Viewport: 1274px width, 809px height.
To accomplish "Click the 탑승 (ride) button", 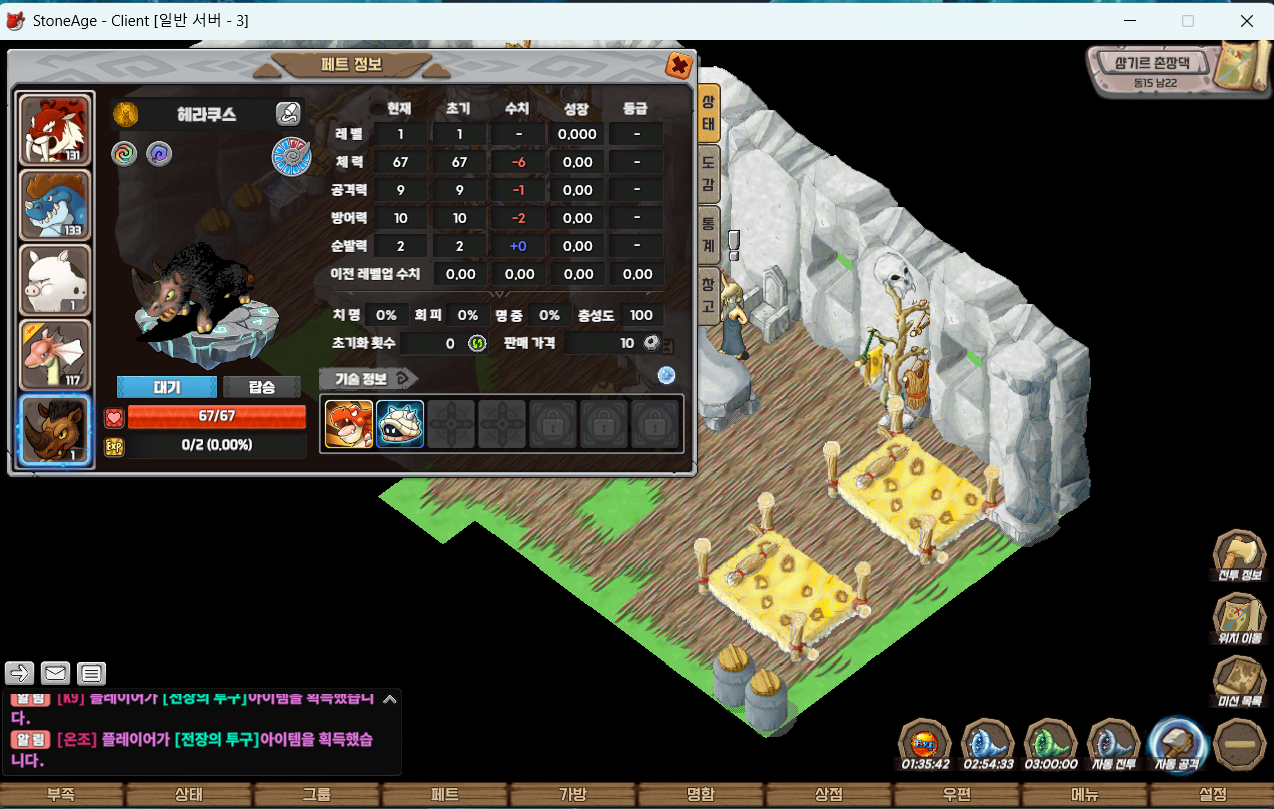I will [262, 387].
